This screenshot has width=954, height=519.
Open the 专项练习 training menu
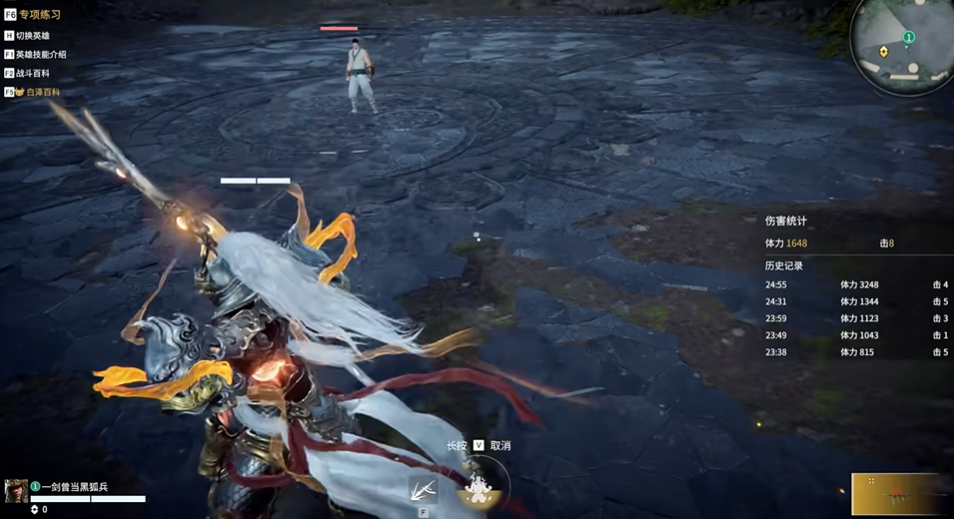(x=38, y=15)
